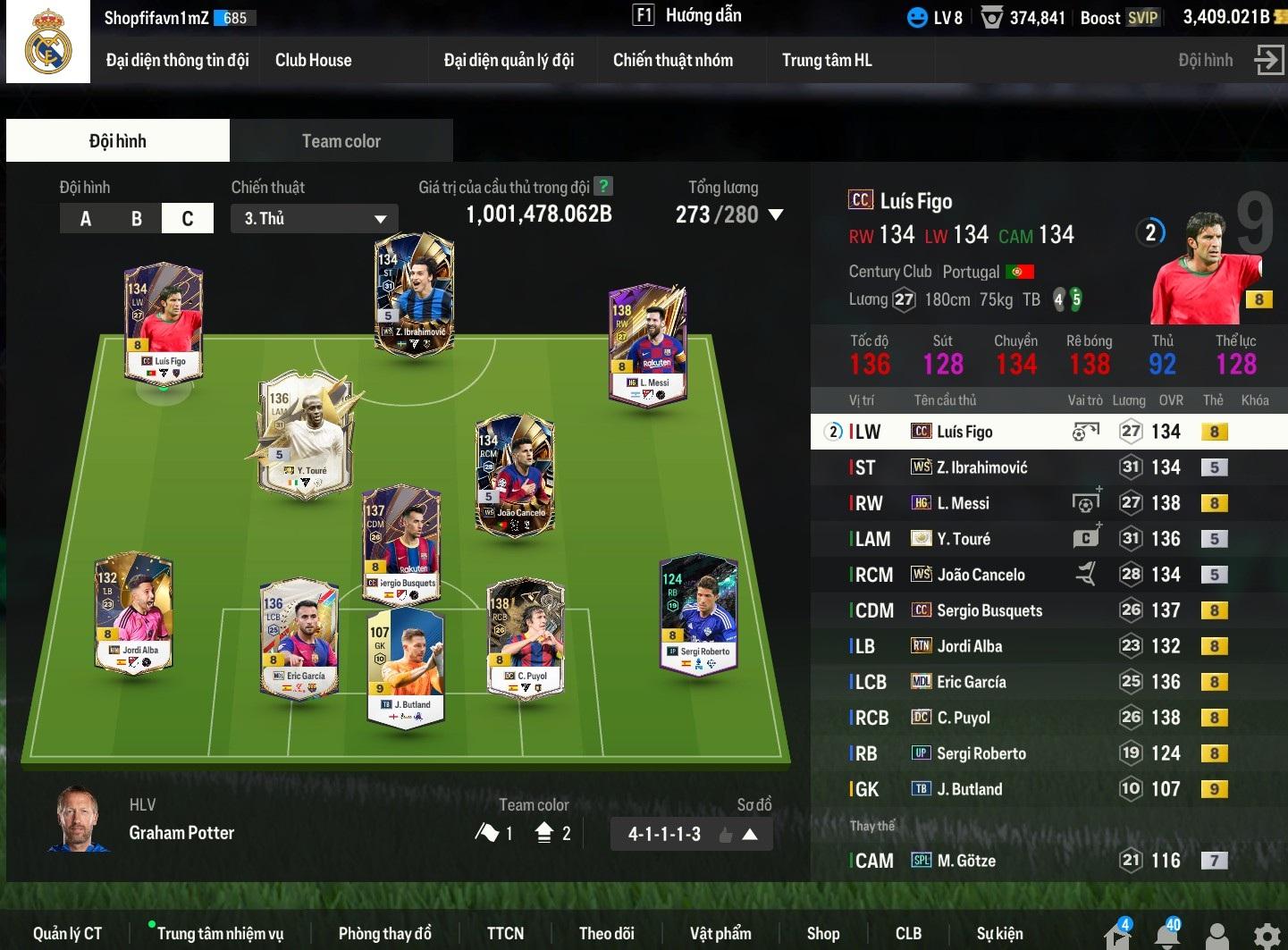
Task: Select squad preset B
Action: [x=137, y=219]
